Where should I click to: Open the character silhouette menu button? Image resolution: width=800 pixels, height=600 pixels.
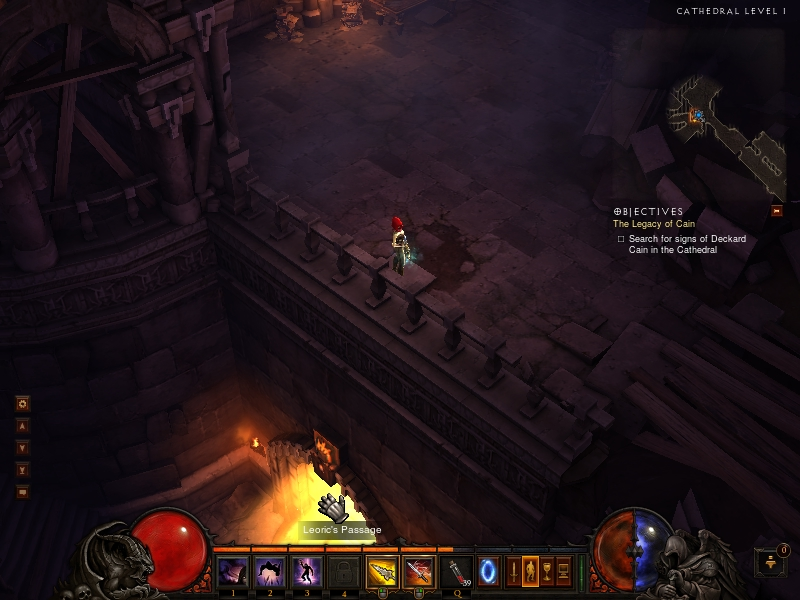pos(530,571)
